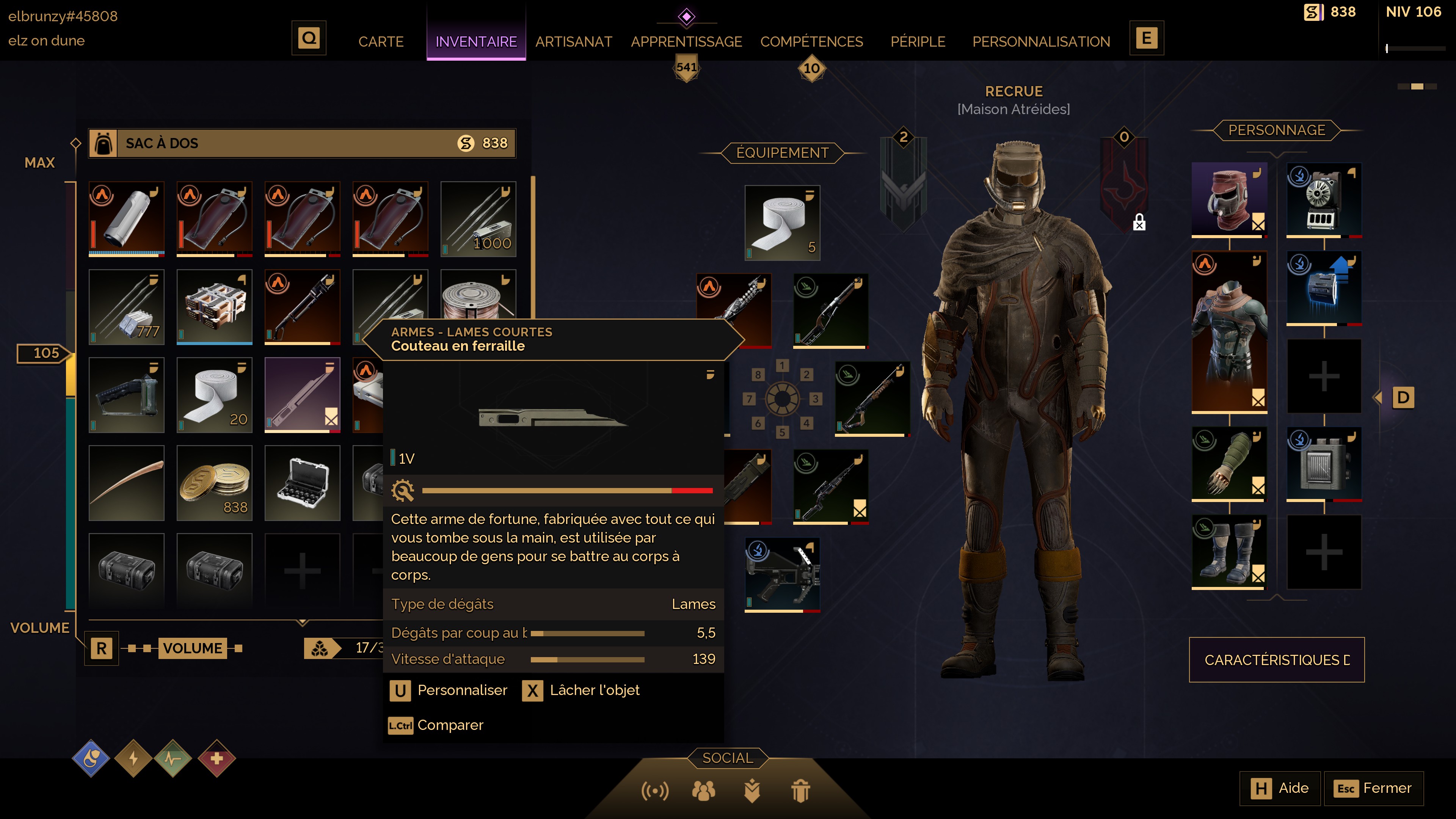The image size is (1456, 819).
Task: Go to the APPRENTISSAGE tab
Action: (x=686, y=41)
